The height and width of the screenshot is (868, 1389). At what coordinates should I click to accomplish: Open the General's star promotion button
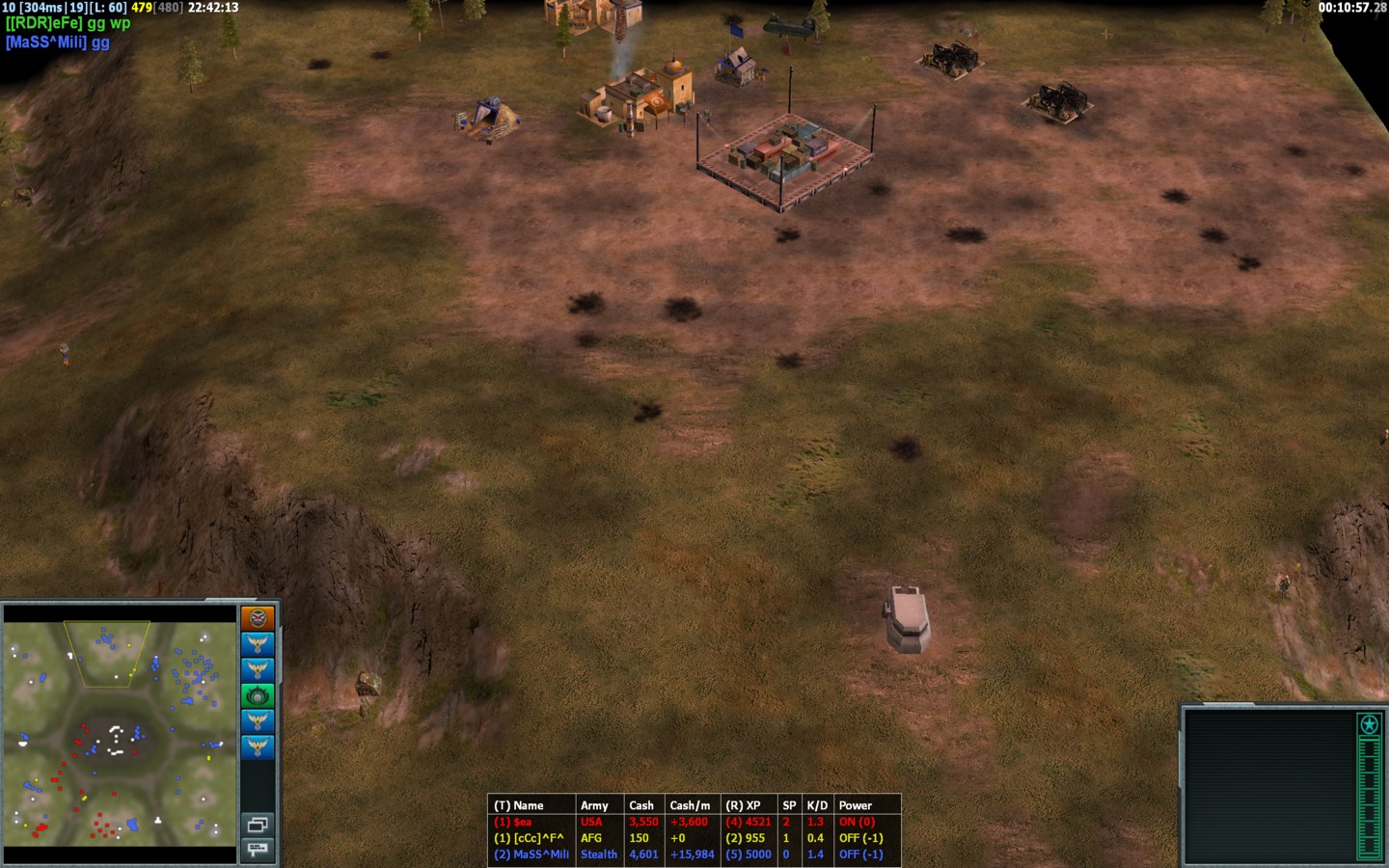coord(1369,724)
